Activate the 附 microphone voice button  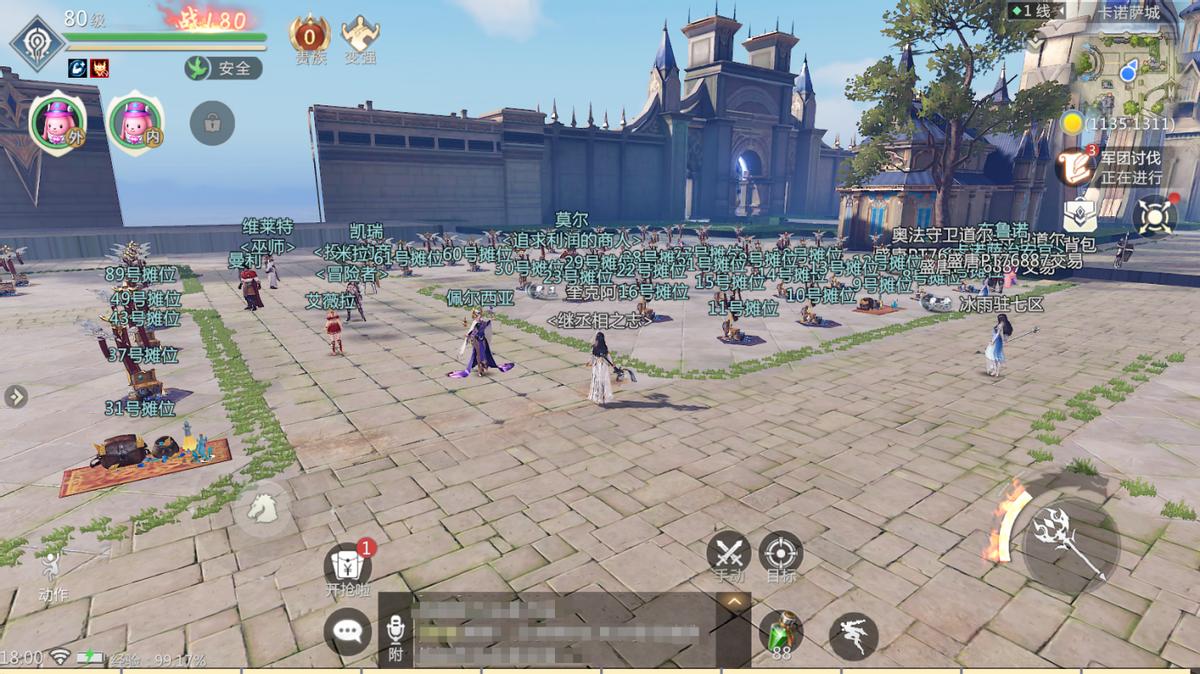[x=395, y=637]
